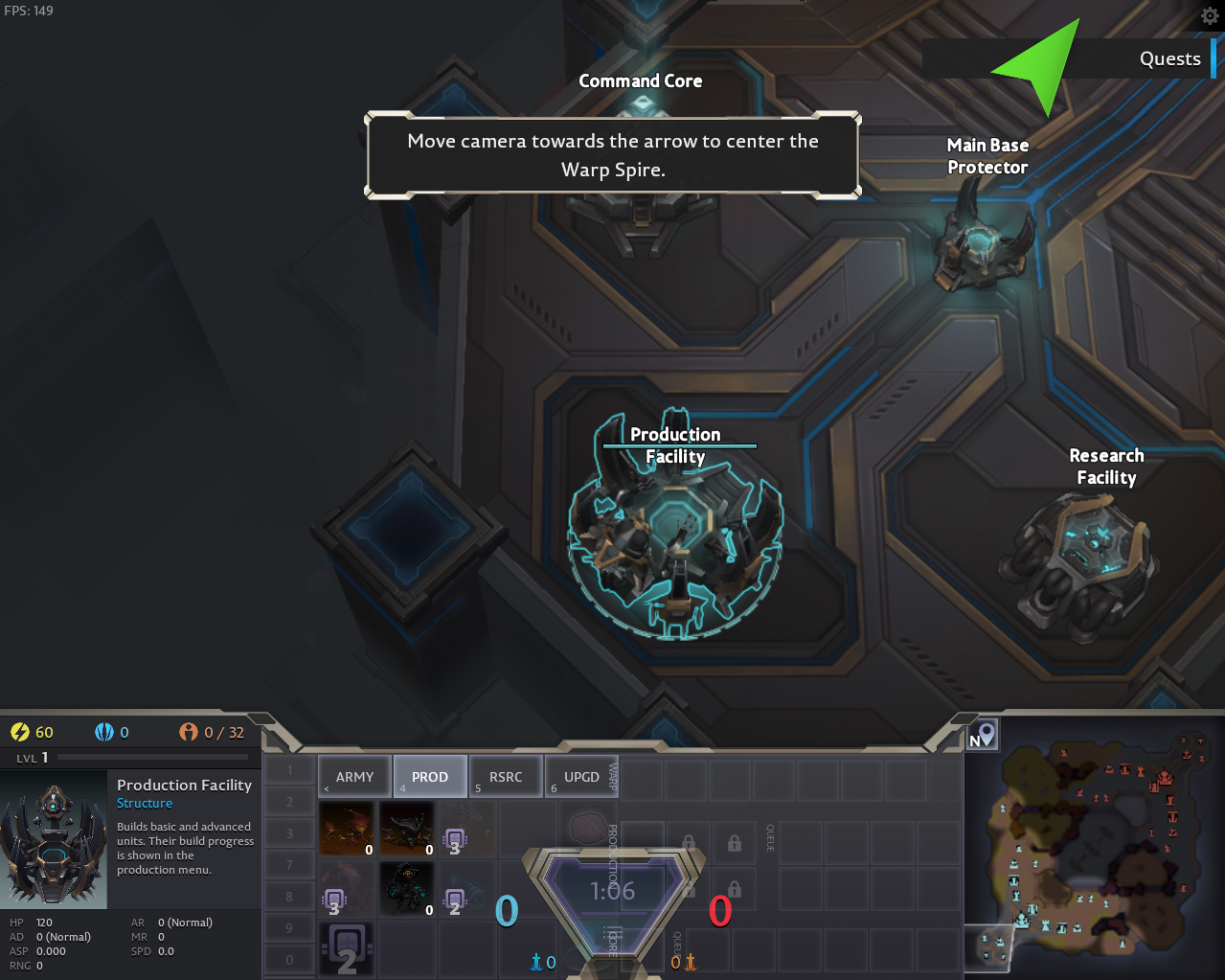Image resolution: width=1225 pixels, height=980 pixels.
Task: Switch to the RSRC tab
Action: click(x=506, y=776)
